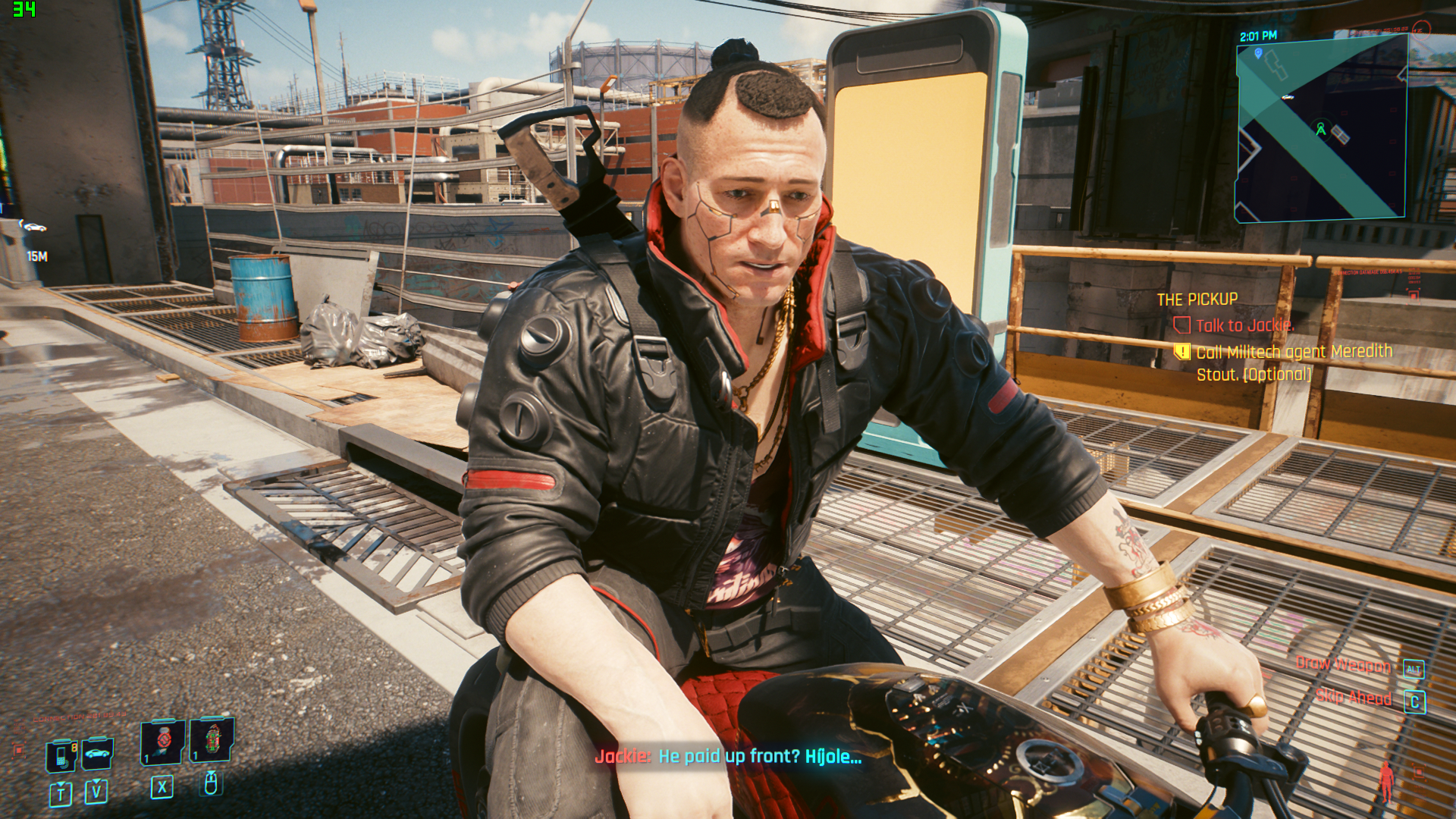
Task: Click the Draw Weapon prompt label
Action: (1343, 665)
